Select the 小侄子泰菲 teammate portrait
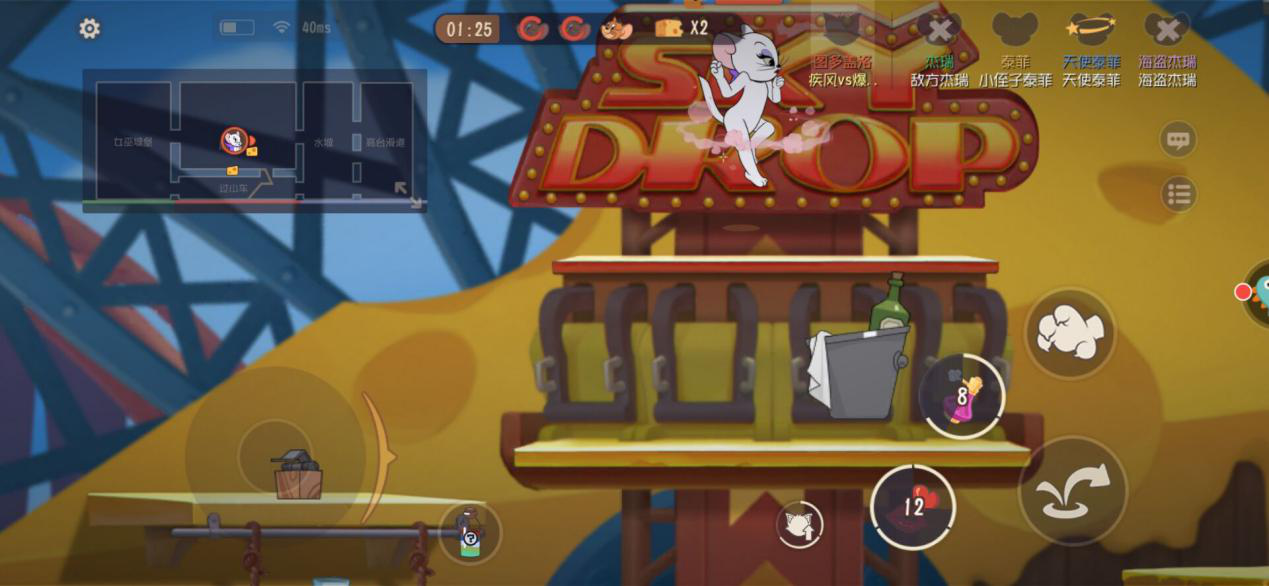The image size is (1269, 586). coord(1014,30)
